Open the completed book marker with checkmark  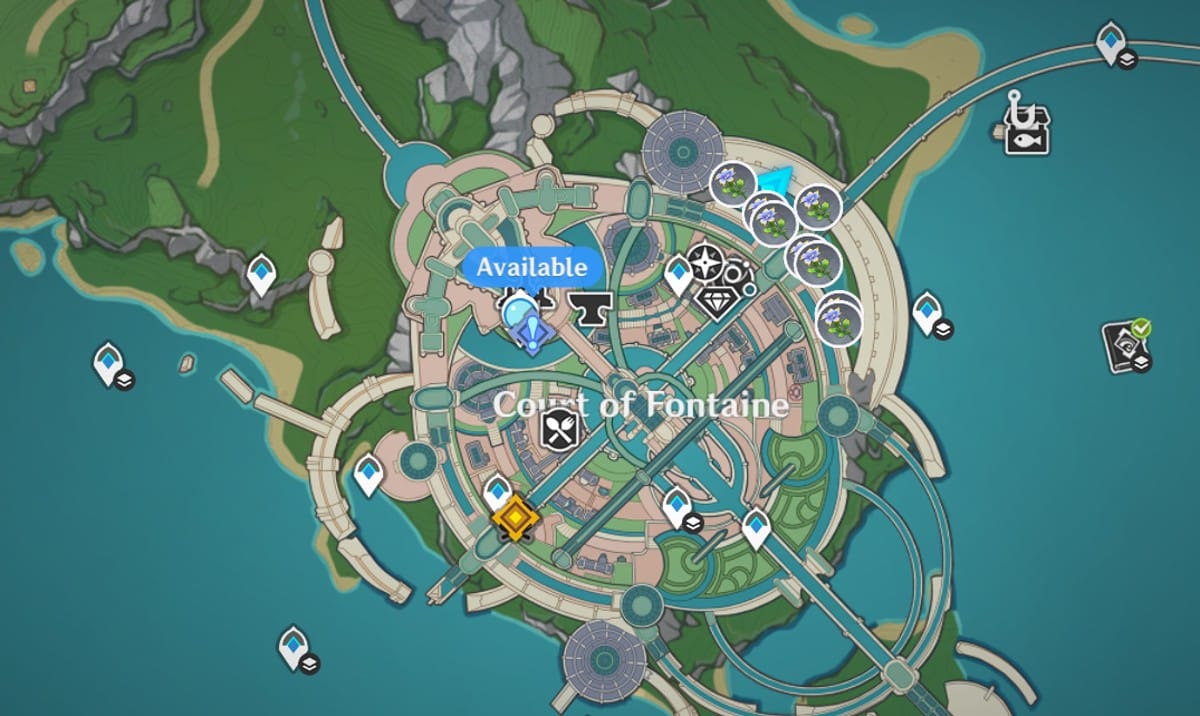point(1126,345)
